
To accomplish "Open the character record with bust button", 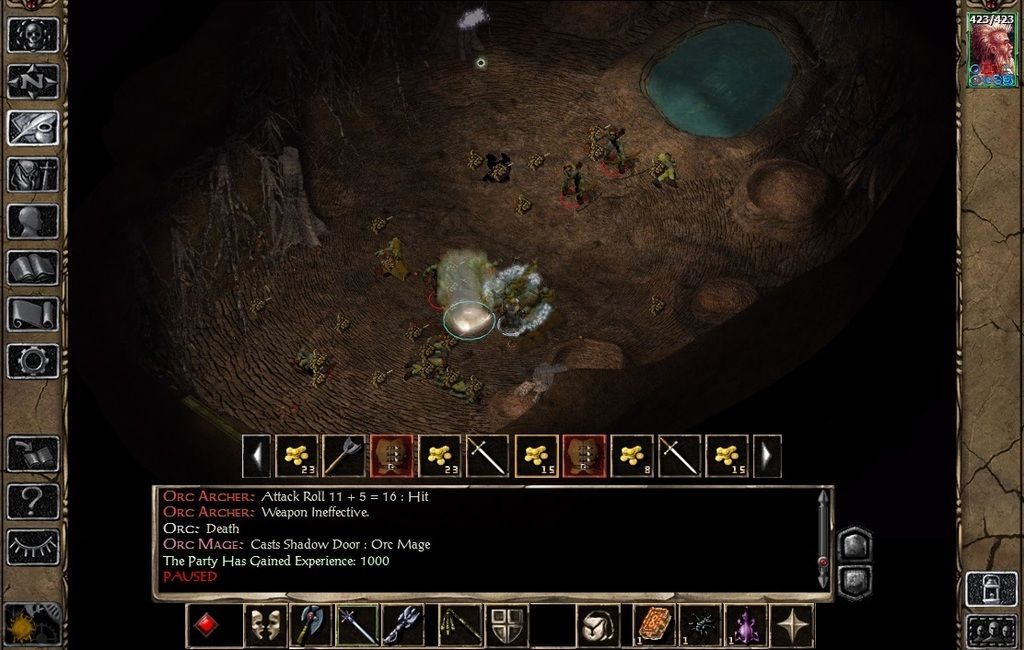I will pyautogui.click(x=33, y=221).
